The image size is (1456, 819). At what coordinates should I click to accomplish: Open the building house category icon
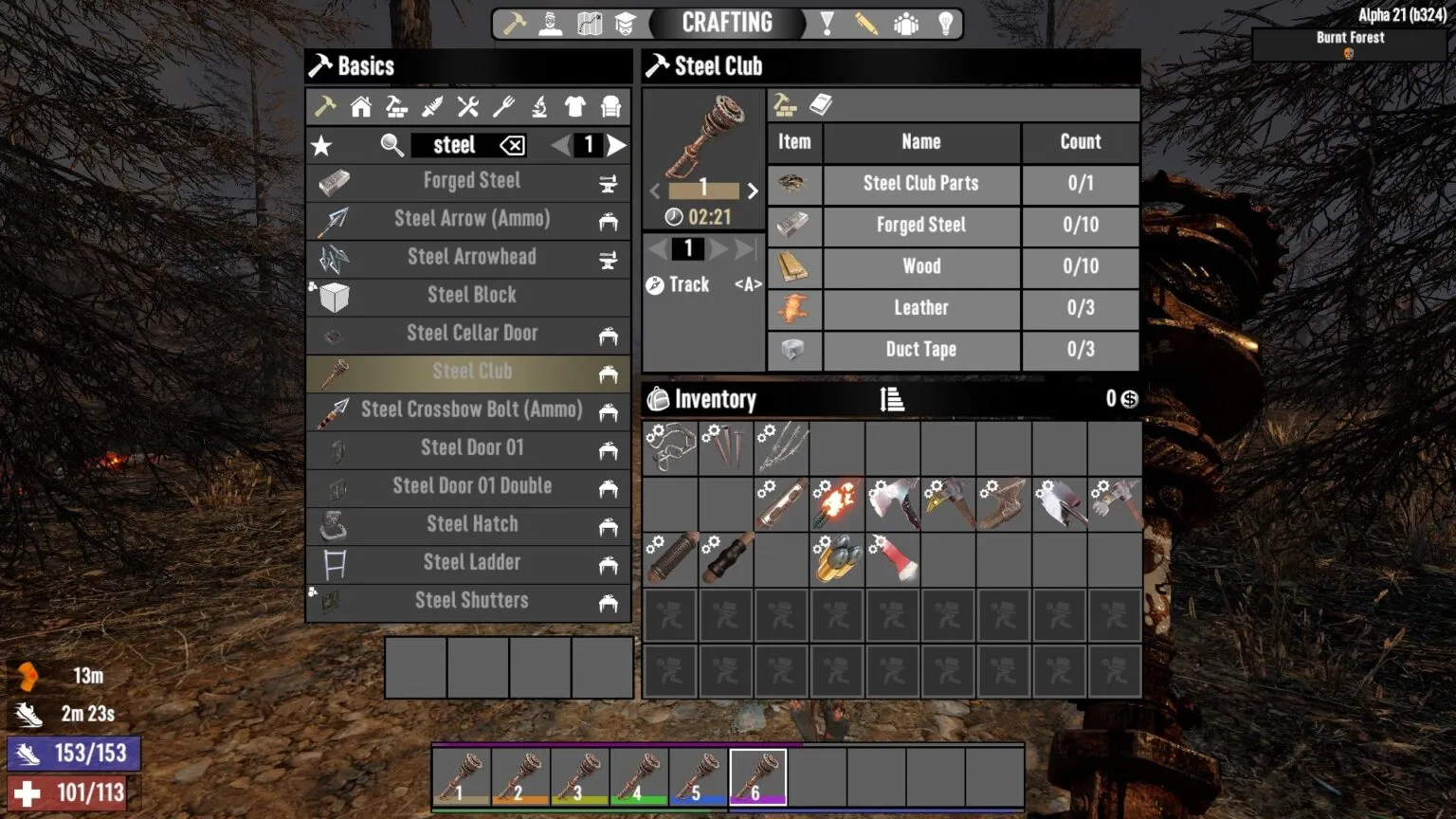(x=361, y=107)
